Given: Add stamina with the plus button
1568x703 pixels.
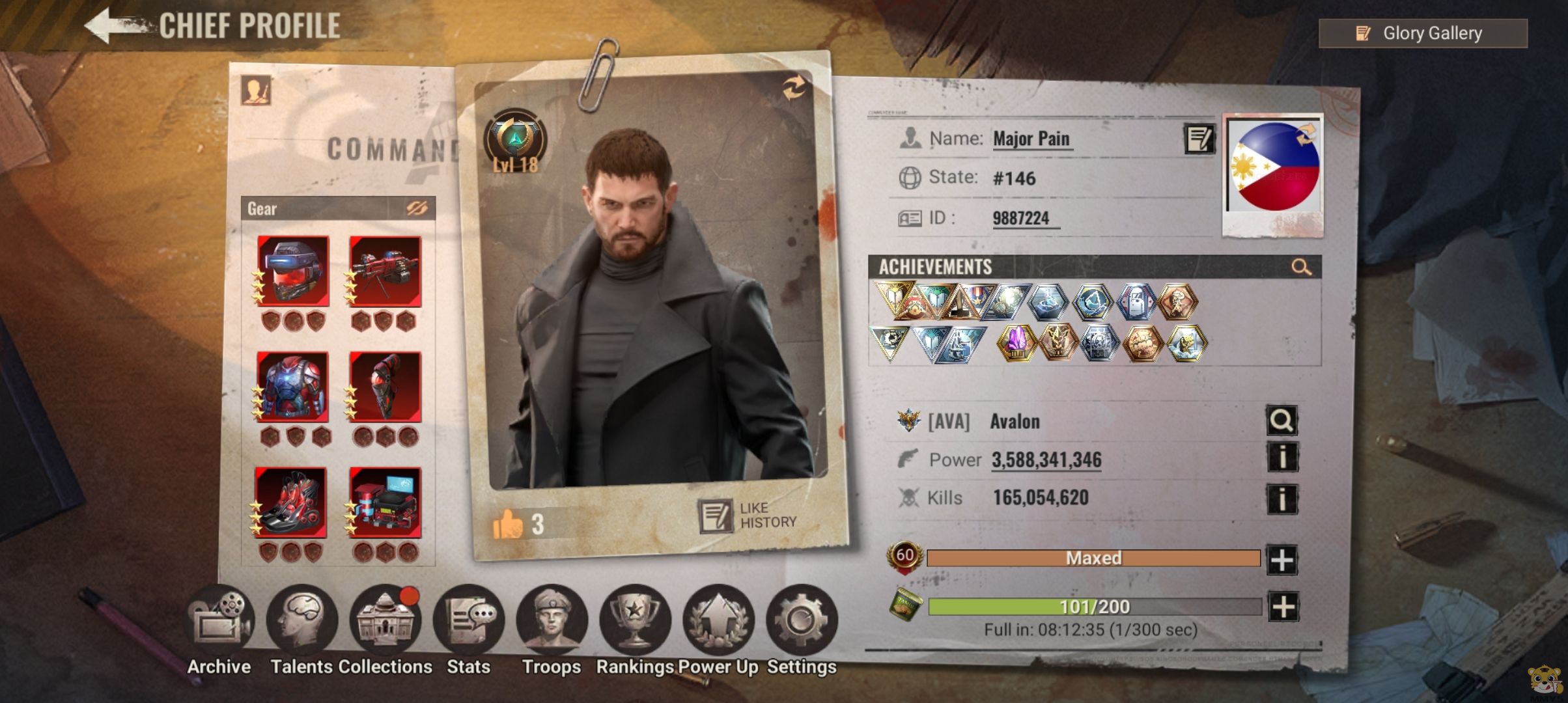Looking at the screenshot, I should [1283, 607].
